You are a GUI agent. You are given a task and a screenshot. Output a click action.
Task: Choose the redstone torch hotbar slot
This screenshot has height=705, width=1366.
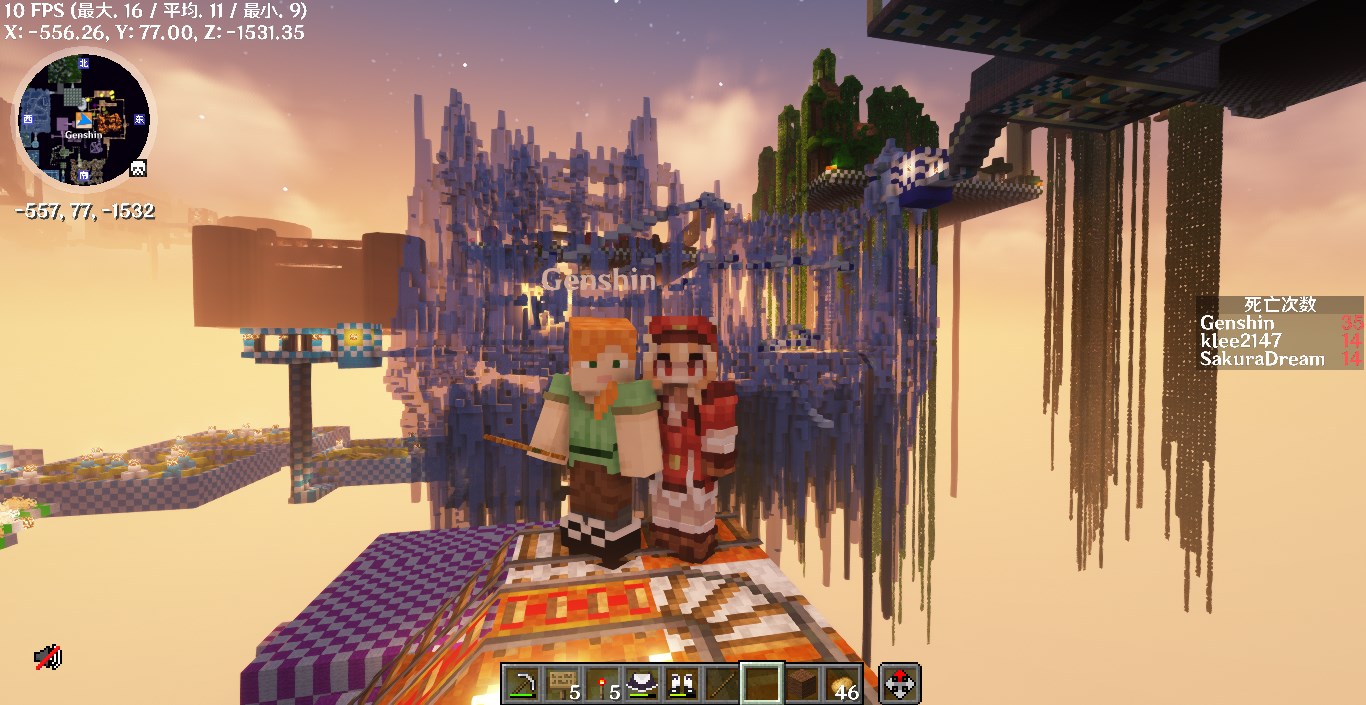coord(601,684)
